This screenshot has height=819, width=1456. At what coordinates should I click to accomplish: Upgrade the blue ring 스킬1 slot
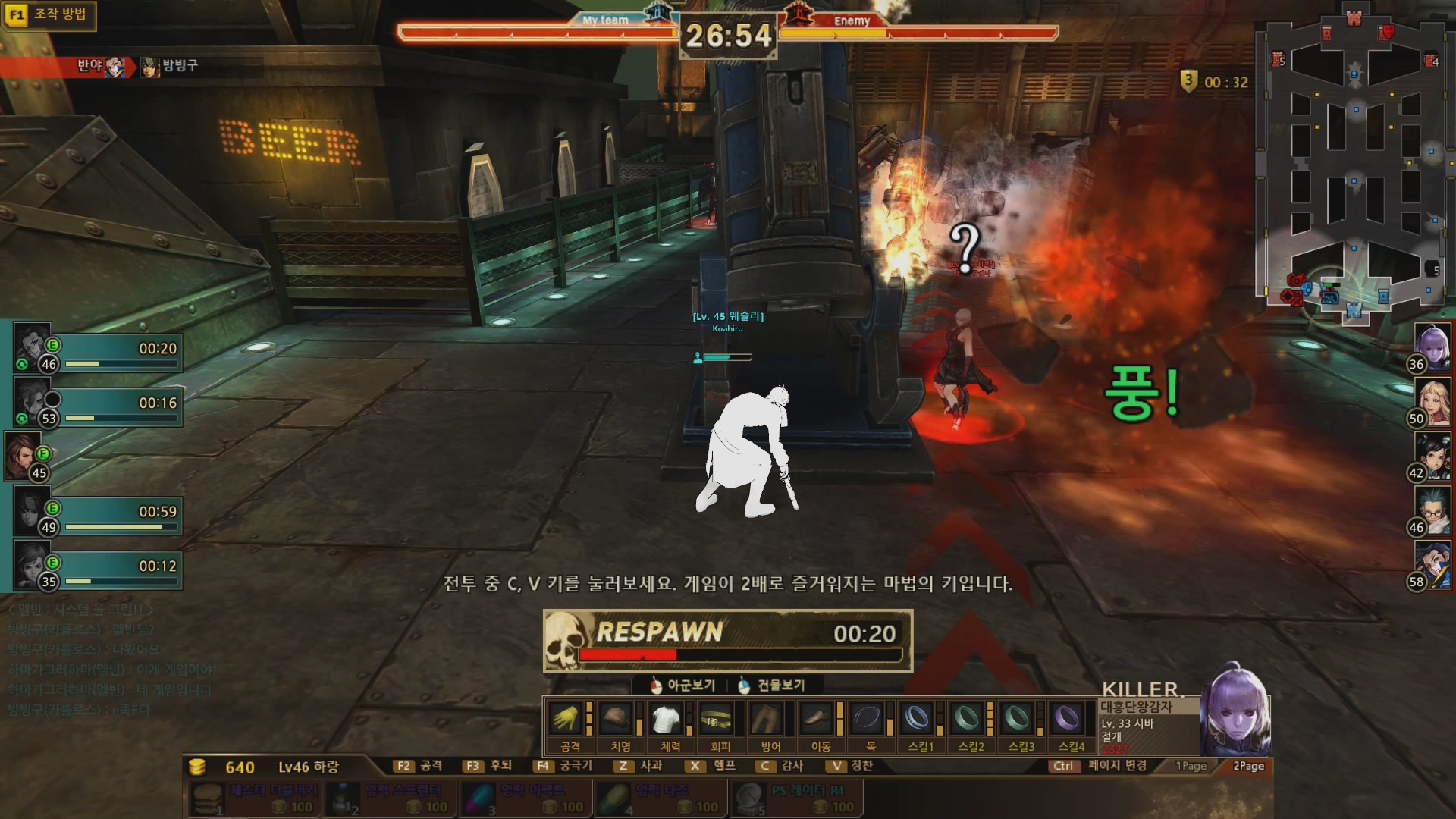(918, 718)
